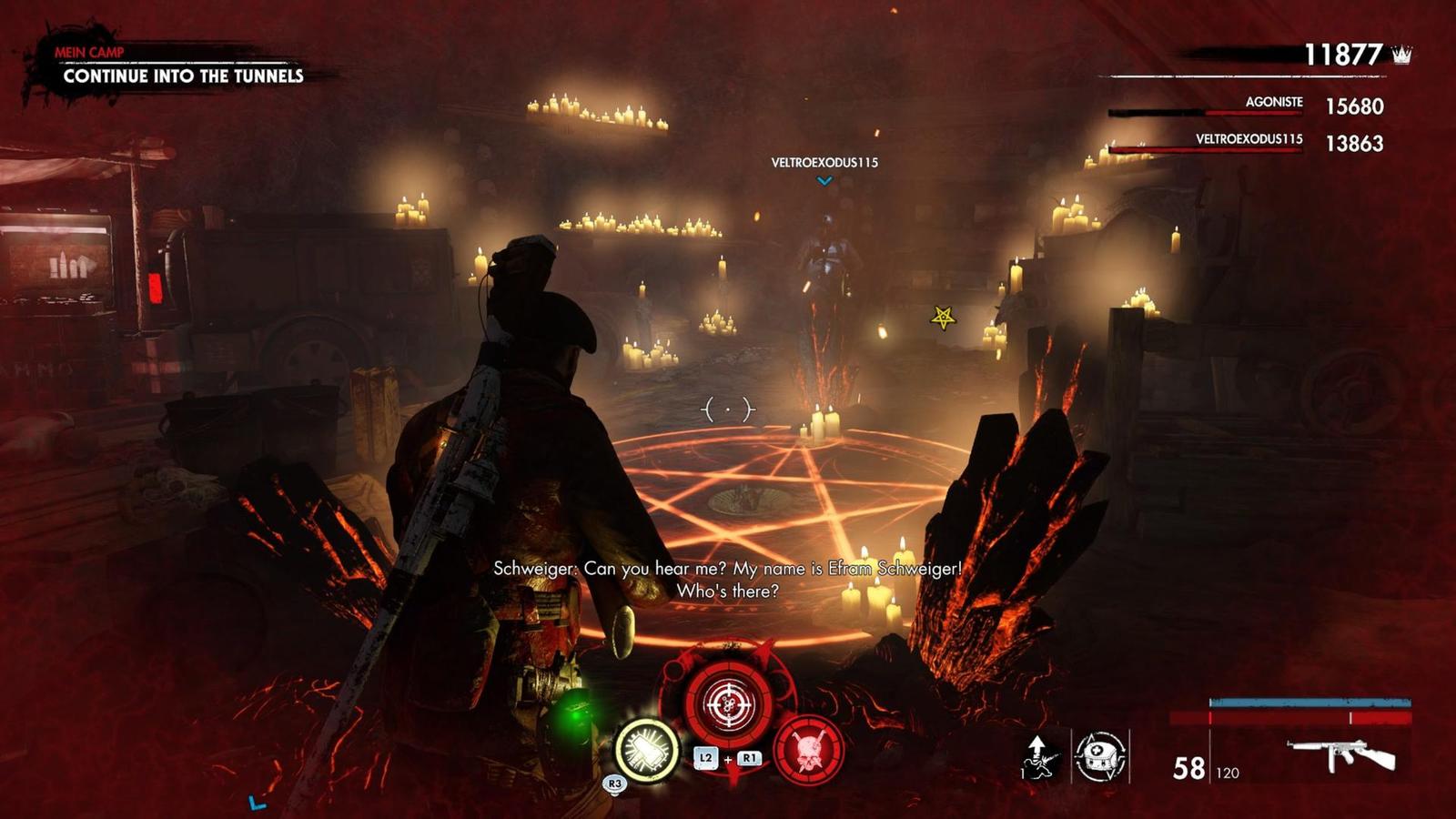Viewport: 1456px width, 819px height.
Task: Select the objective tracker "Continue into the tunnels"
Action: coord(183,76)
